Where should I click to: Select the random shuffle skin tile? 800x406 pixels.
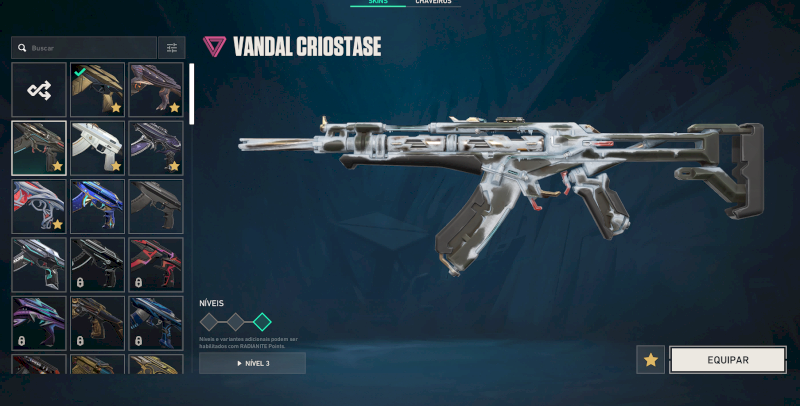pyautogui.click(x=39, y=90)
